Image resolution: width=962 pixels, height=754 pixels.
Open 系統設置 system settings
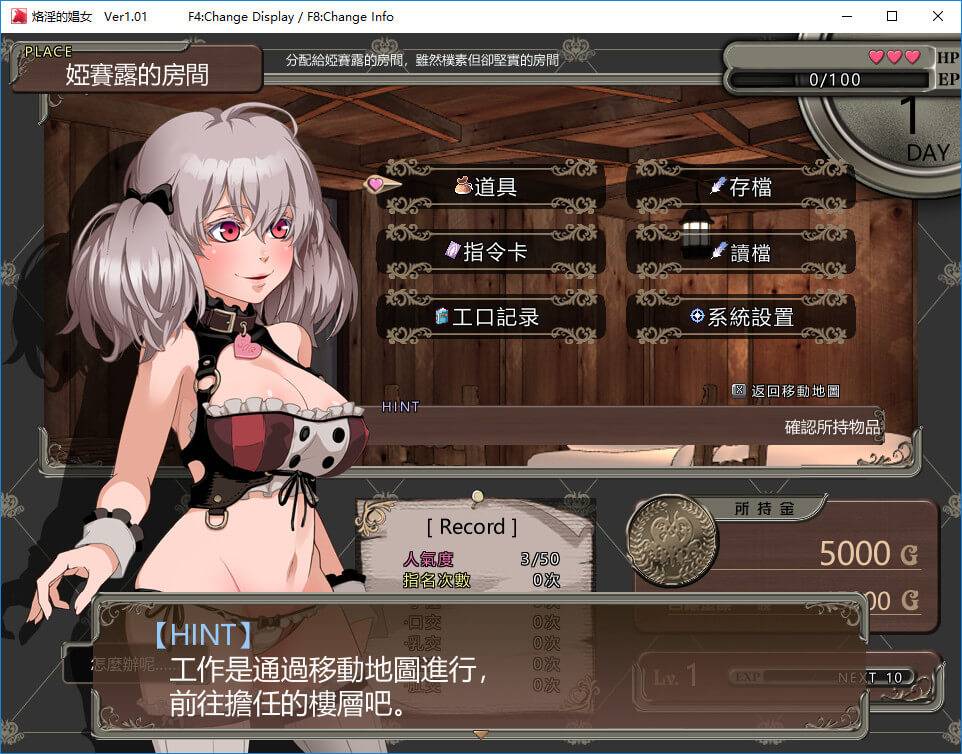click(x=741, y=317)
